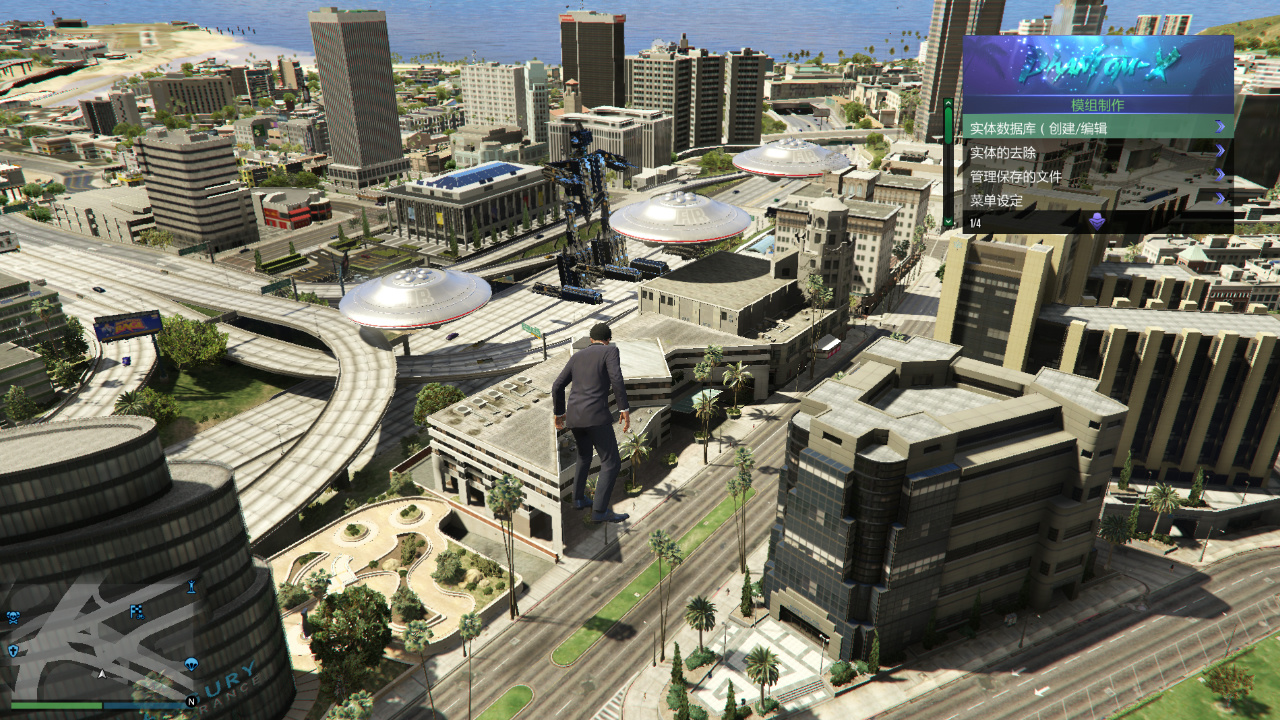The image size is (1280, 720).
Task: Click the up arrow atop the menu scrollbar
Action: [x=948, y=103]
